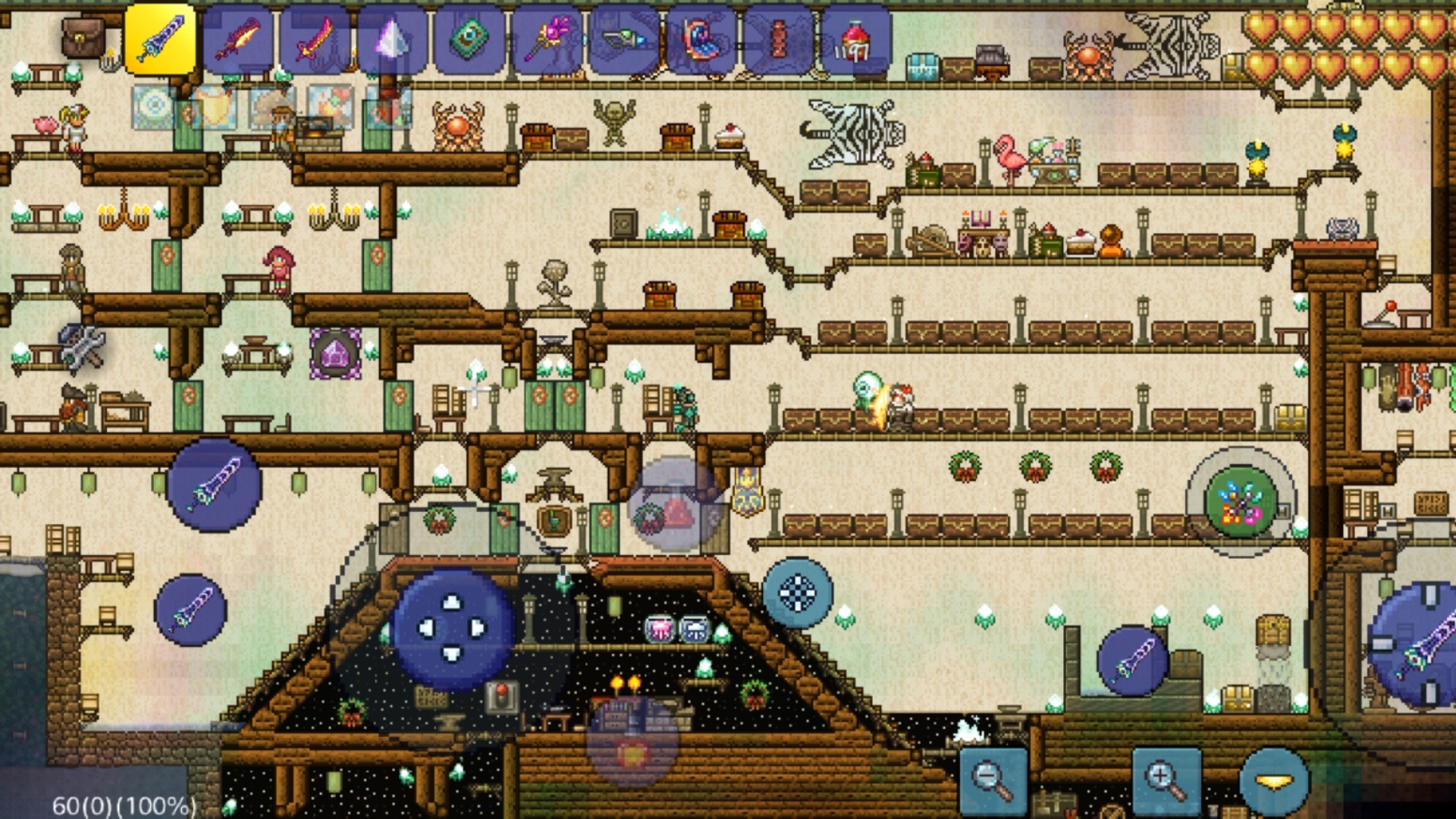Use the red potion stack slot
Screen dimensions: 1456x819
[857, 39]
